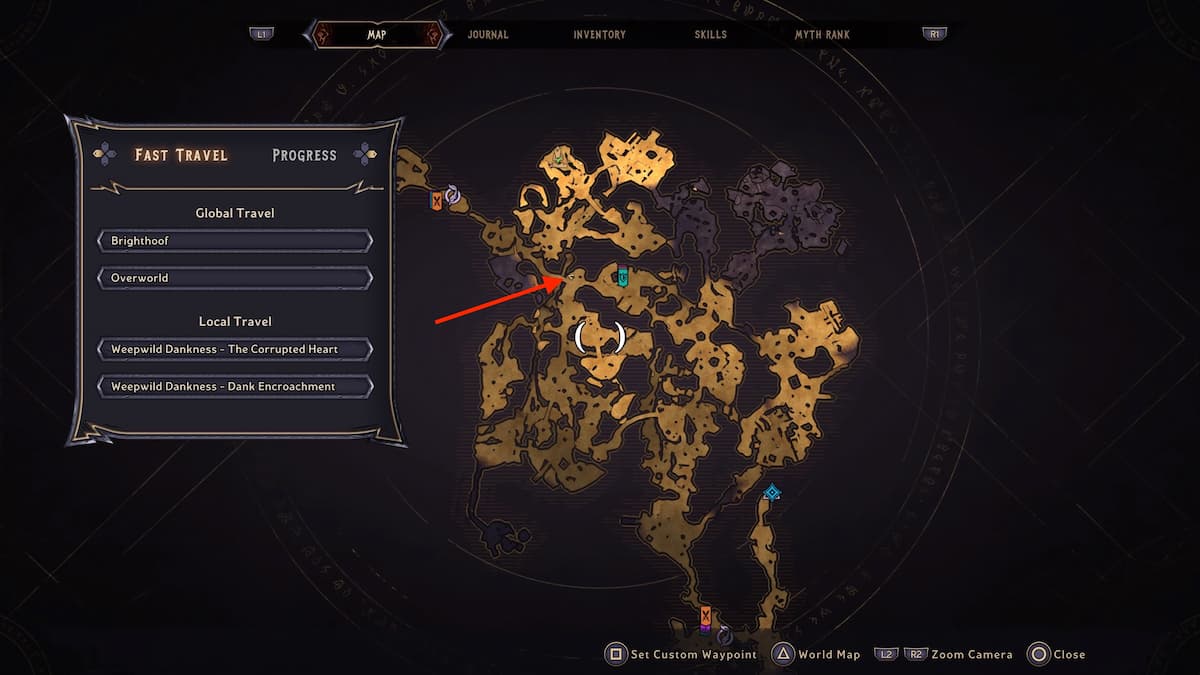Select the blue diamond marker on the map
Screen dimensions: 1200x675
click(x=771, y=492)
